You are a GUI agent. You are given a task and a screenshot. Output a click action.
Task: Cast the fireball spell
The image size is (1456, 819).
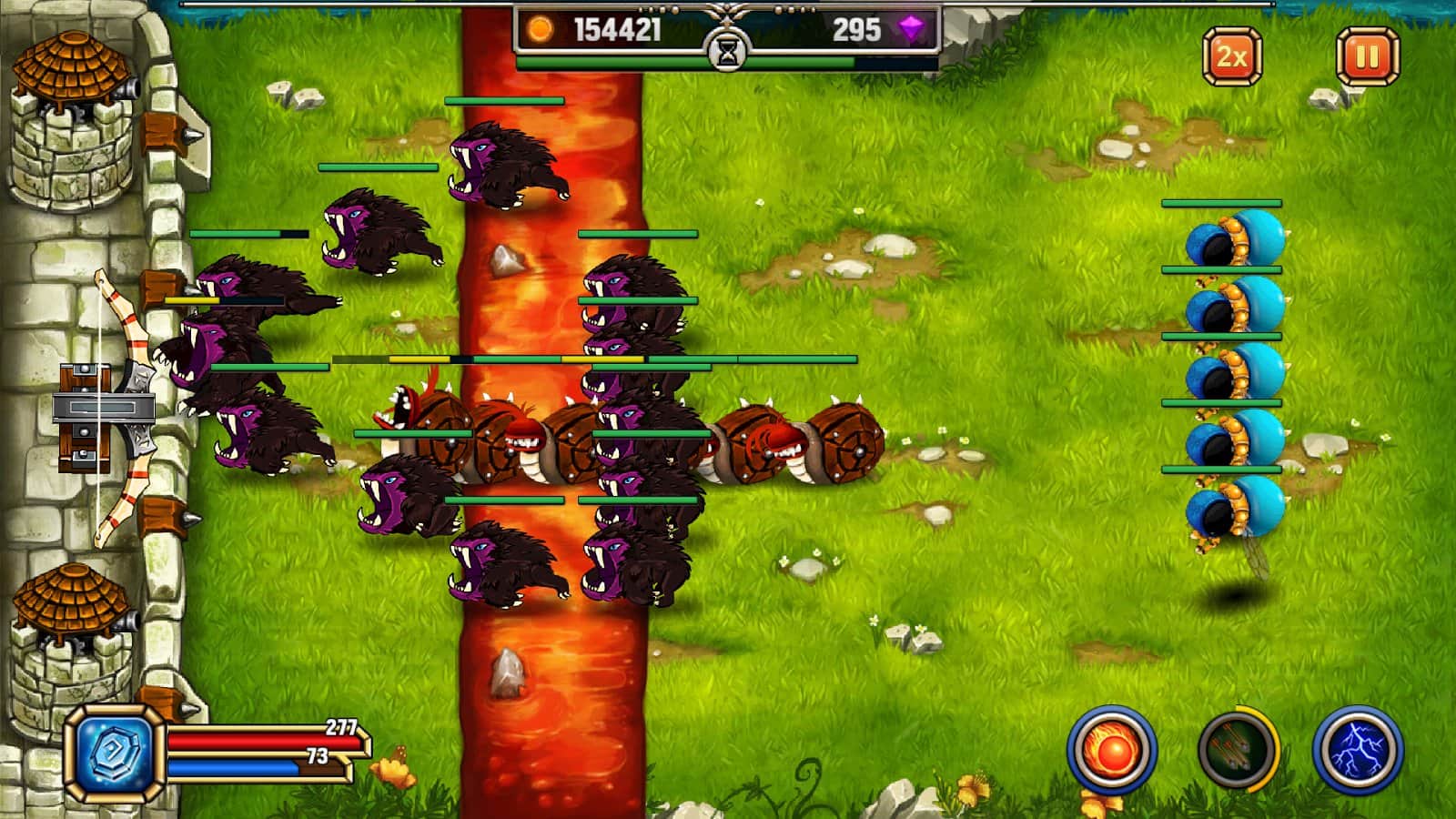coord(1111,752)
